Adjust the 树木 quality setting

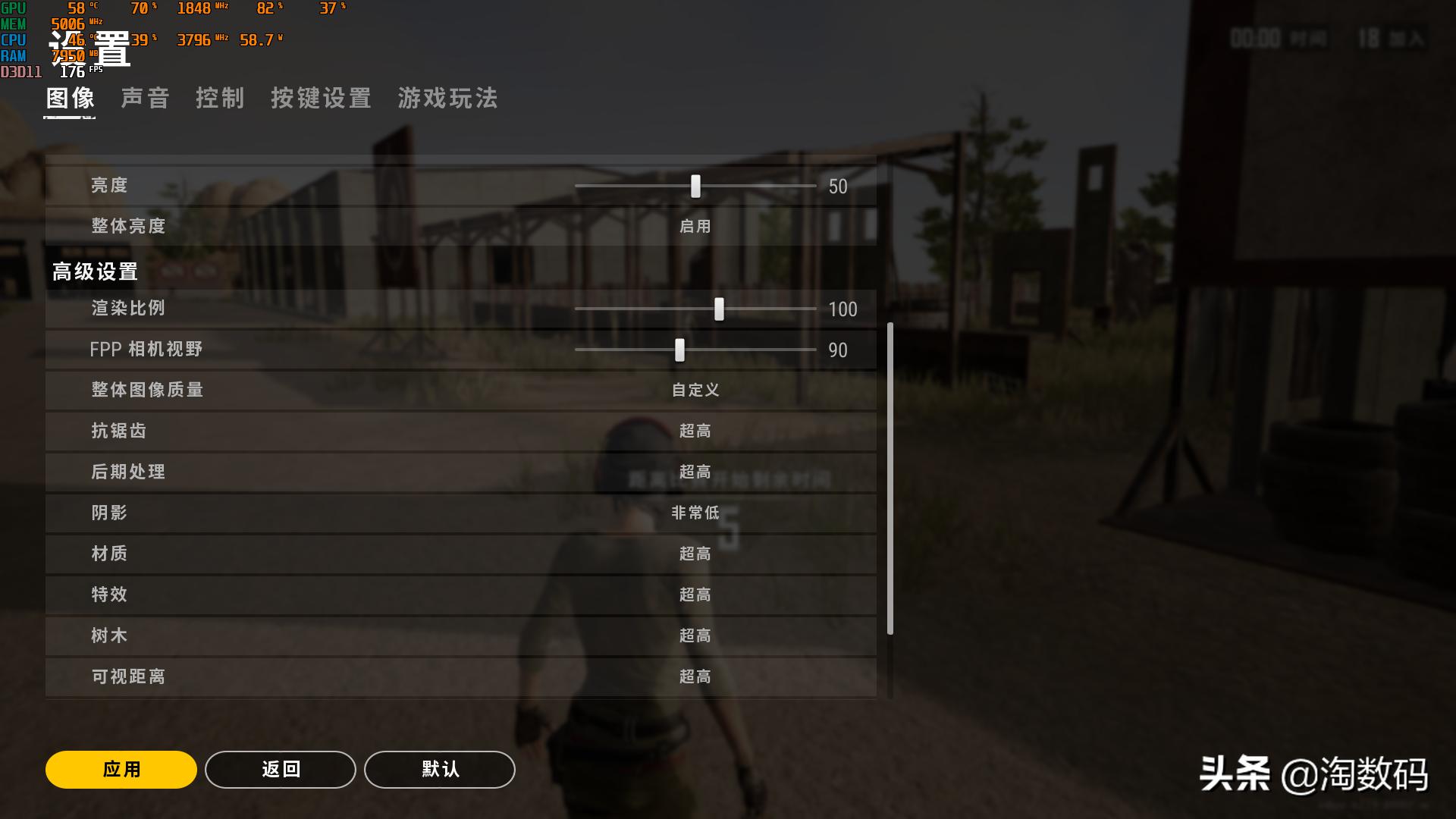point(693,635)
